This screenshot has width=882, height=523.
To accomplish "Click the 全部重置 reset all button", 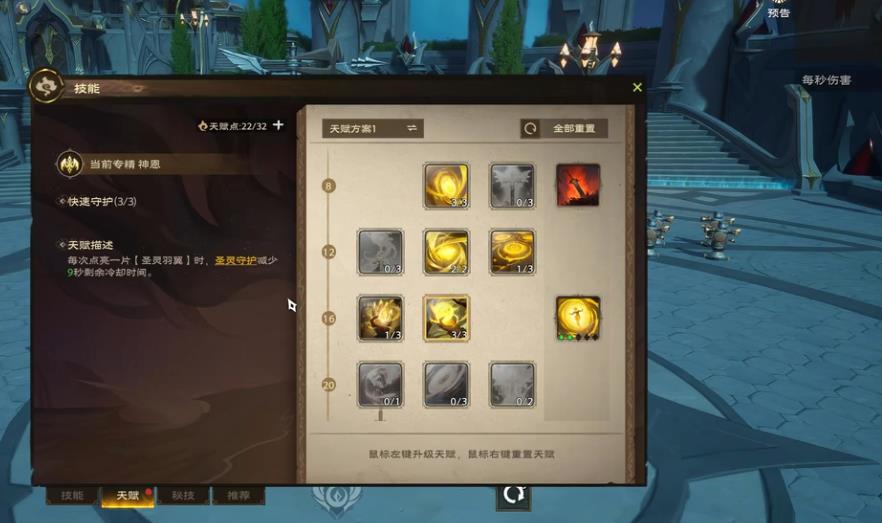I will coord(564,129).
